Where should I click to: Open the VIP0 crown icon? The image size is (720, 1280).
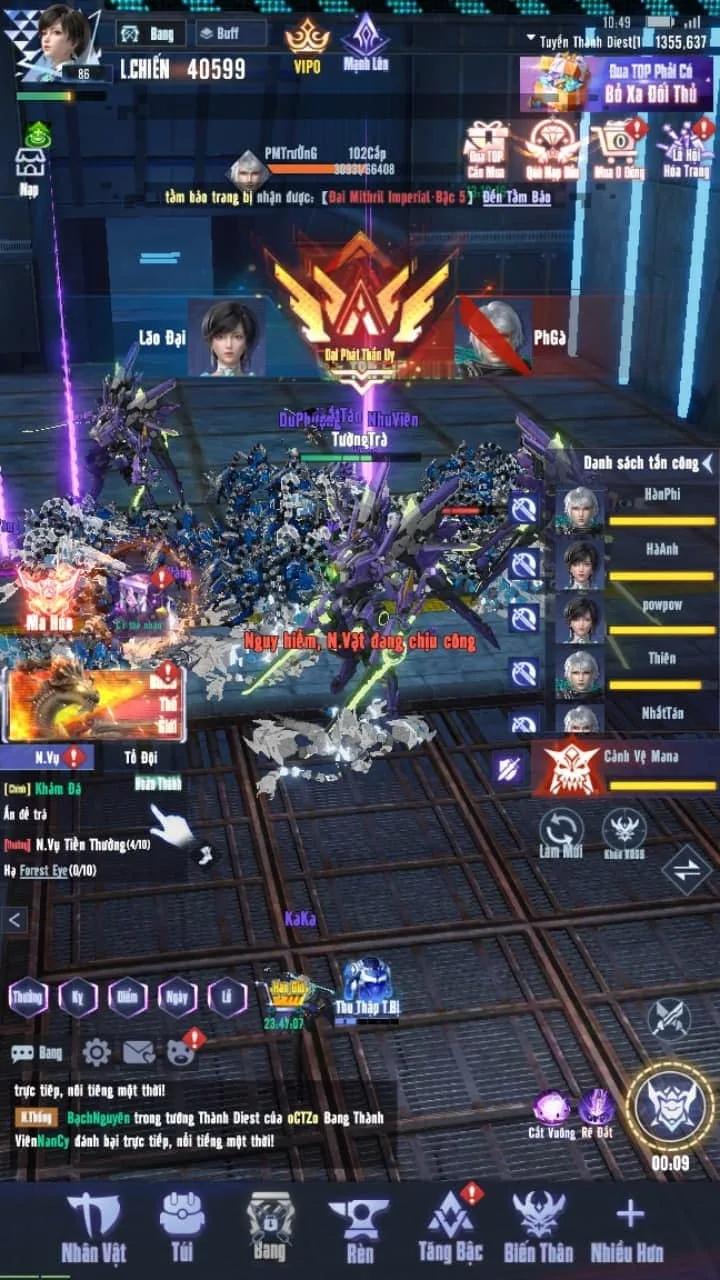(306, 44)
